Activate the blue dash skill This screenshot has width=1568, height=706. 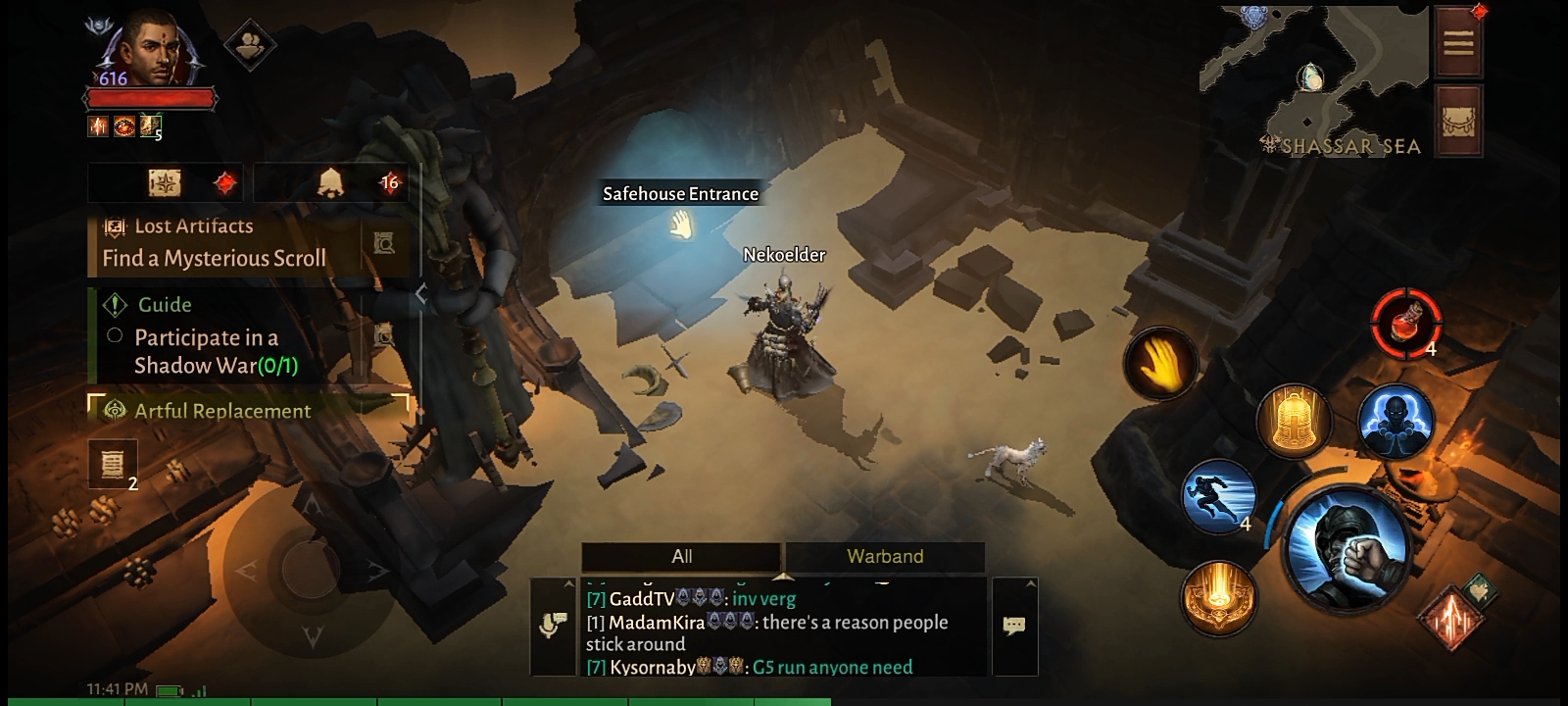(1219, 495)
